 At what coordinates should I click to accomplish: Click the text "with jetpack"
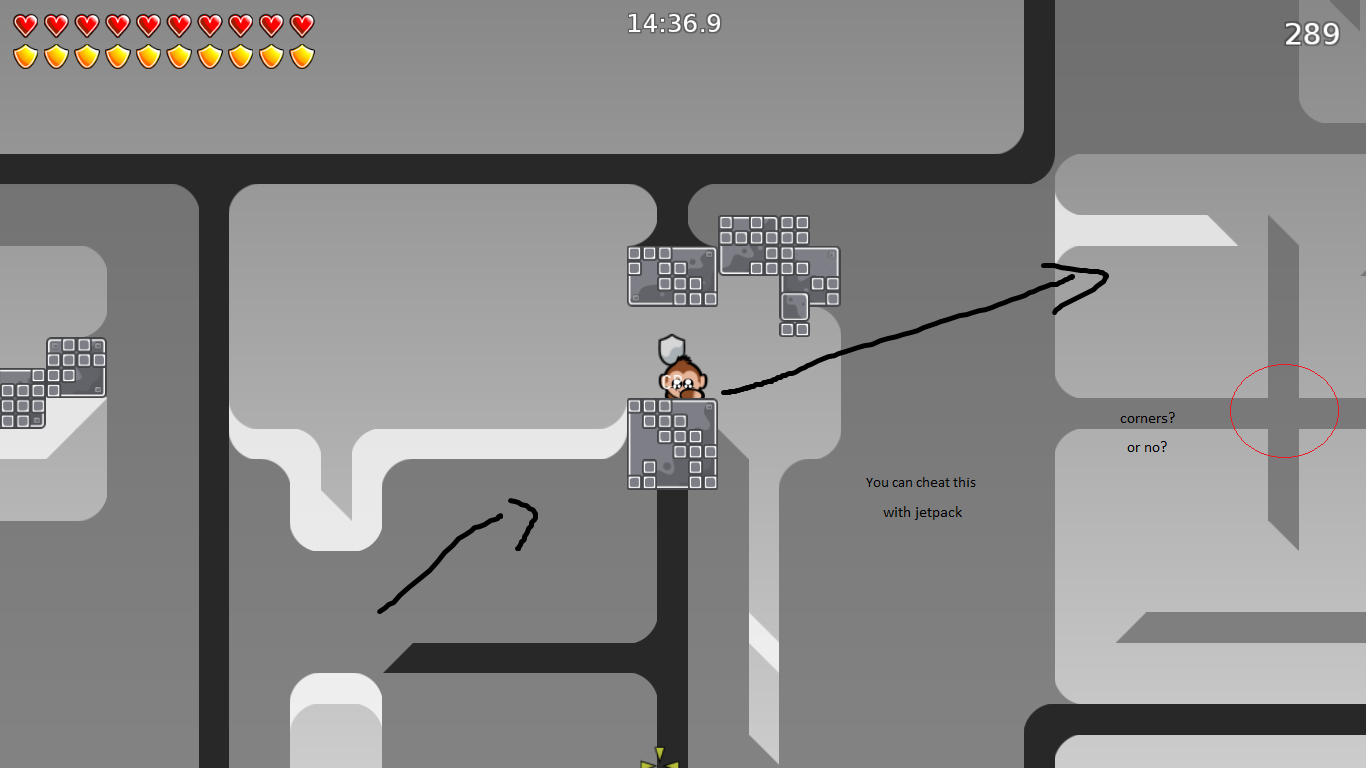[922, 512]
